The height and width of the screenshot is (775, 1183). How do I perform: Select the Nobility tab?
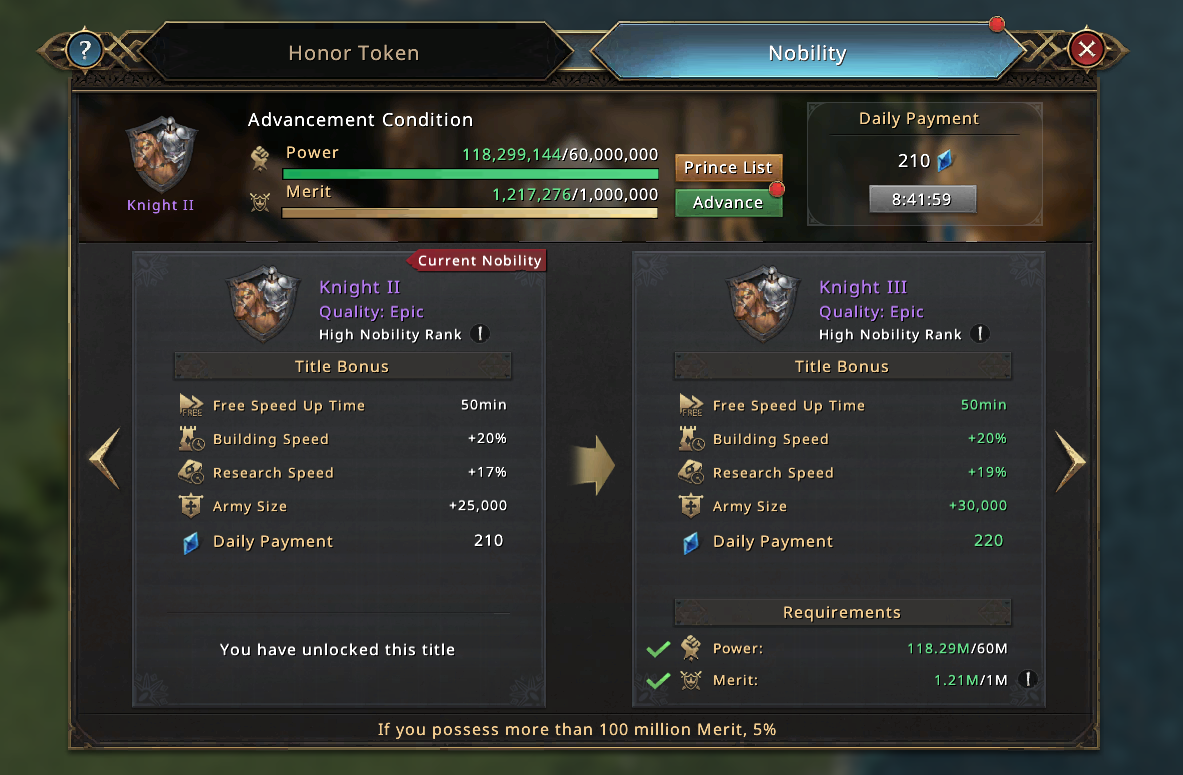coord(806,53)
